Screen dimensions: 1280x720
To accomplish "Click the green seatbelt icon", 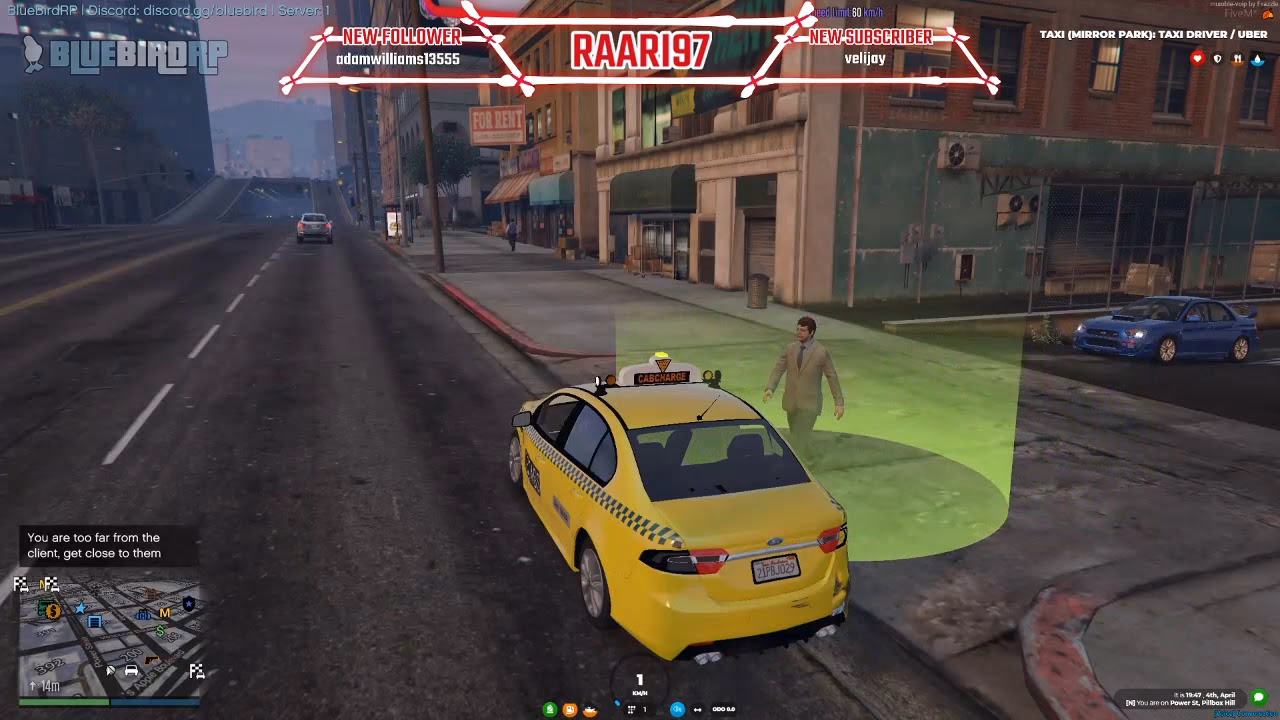I will [549, 709].
